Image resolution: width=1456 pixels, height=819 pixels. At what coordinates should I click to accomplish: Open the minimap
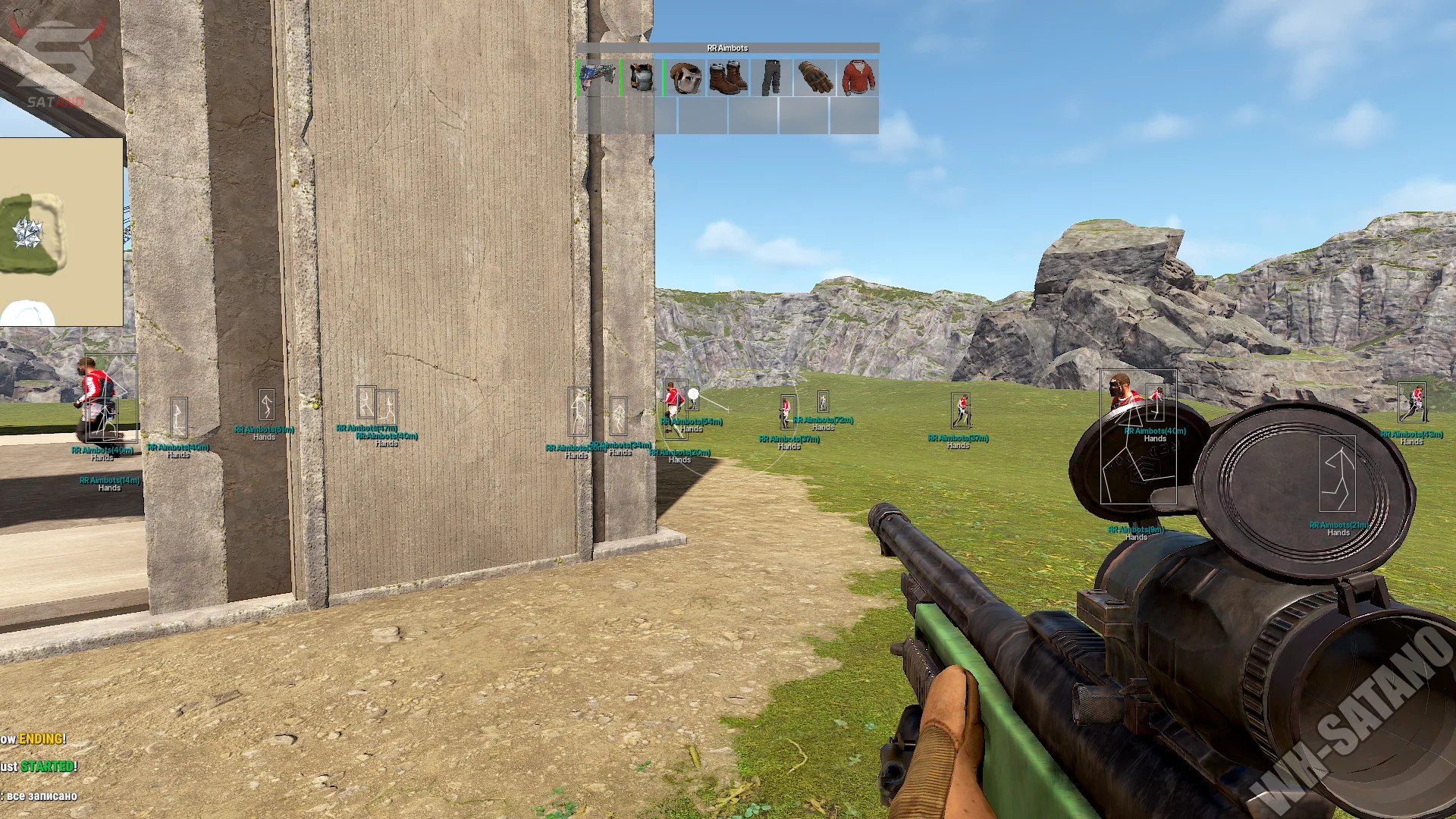61,231
